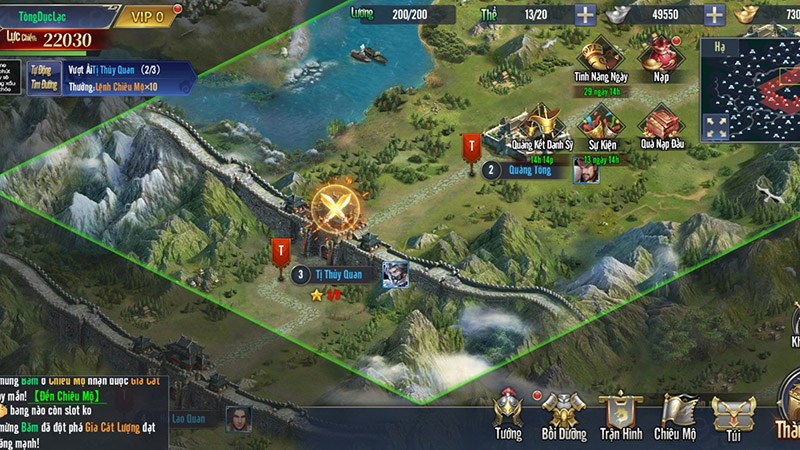Open the TôngDụcLạc player profile
Viewport: 800px width, 450px height.
[x=50, y=16]
